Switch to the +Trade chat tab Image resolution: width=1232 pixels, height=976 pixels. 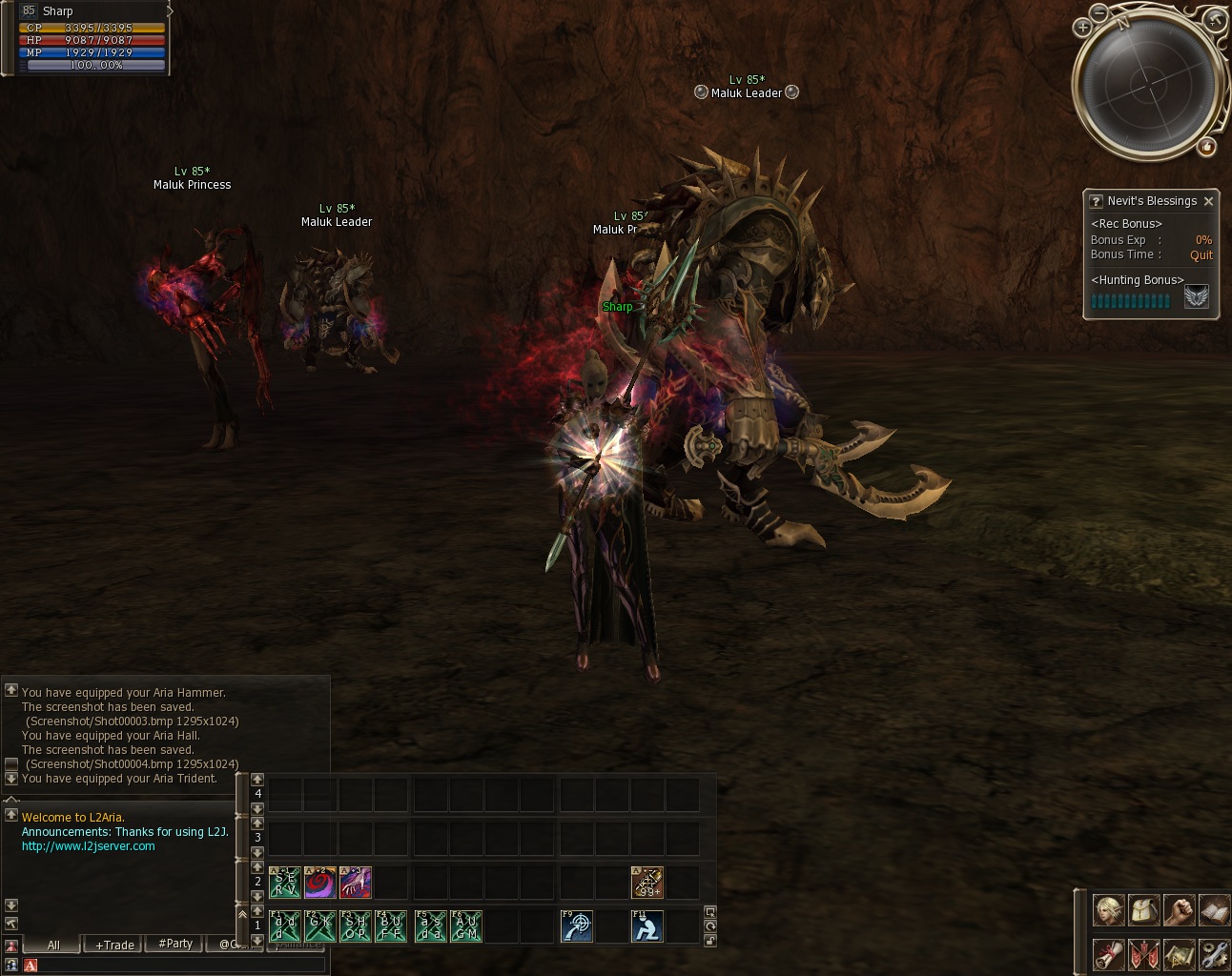coord(114,945)
